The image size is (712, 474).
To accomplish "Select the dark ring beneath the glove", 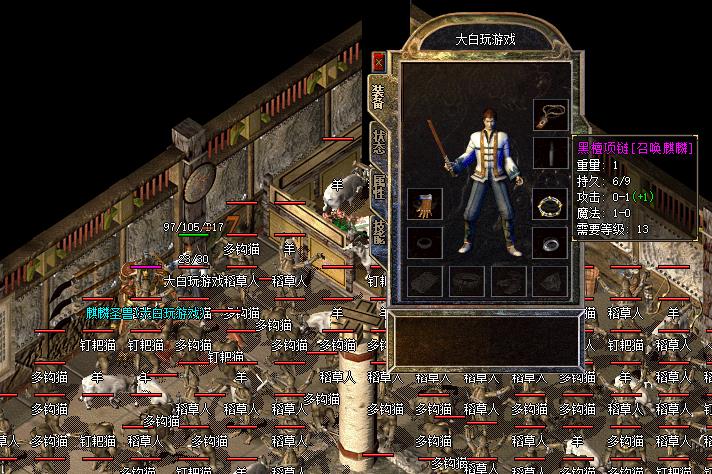I will point(424,242).
